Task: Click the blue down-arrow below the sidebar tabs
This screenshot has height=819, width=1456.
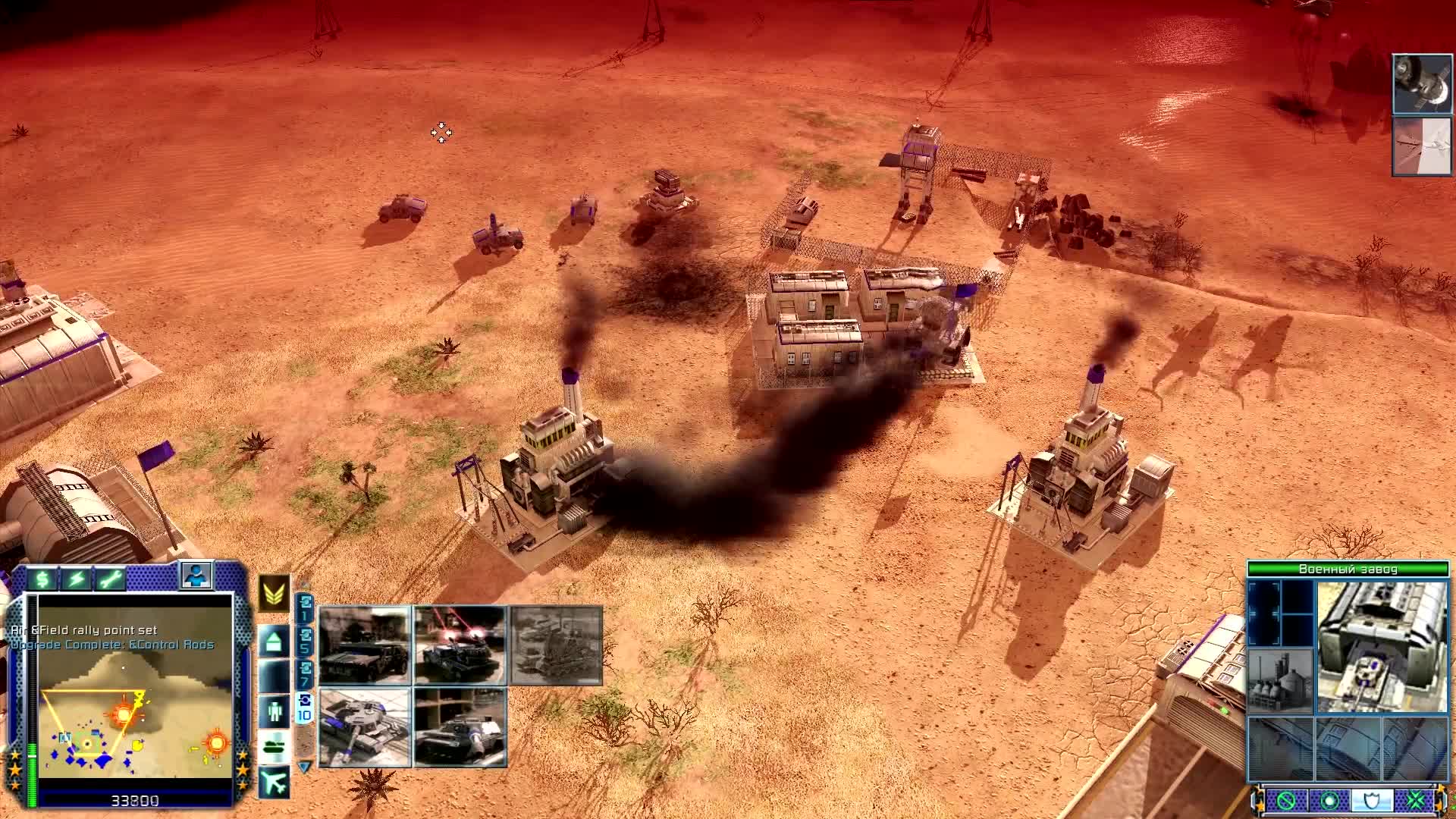Action: 304,765
